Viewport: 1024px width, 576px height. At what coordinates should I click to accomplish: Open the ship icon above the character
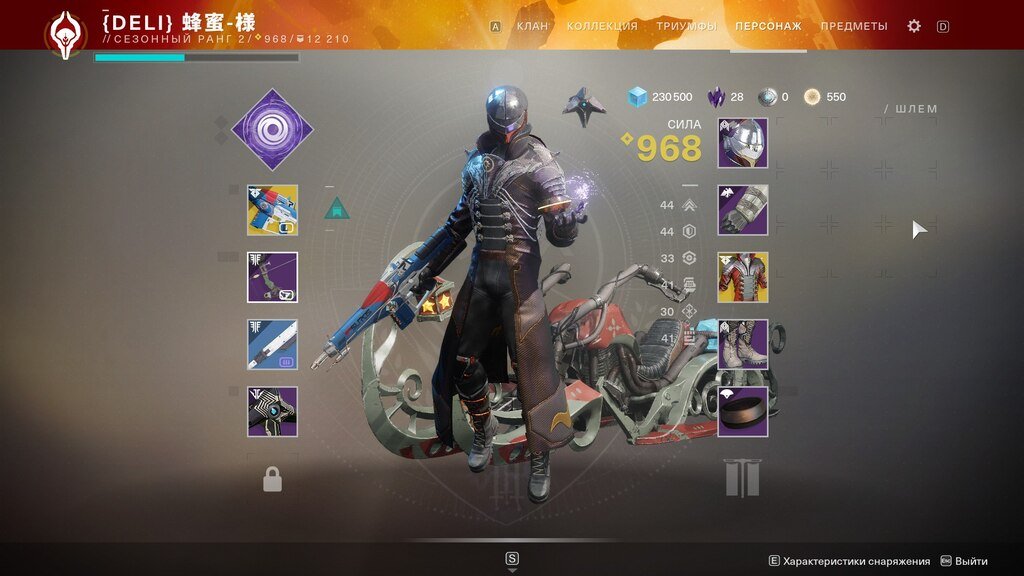coord(584,105)
